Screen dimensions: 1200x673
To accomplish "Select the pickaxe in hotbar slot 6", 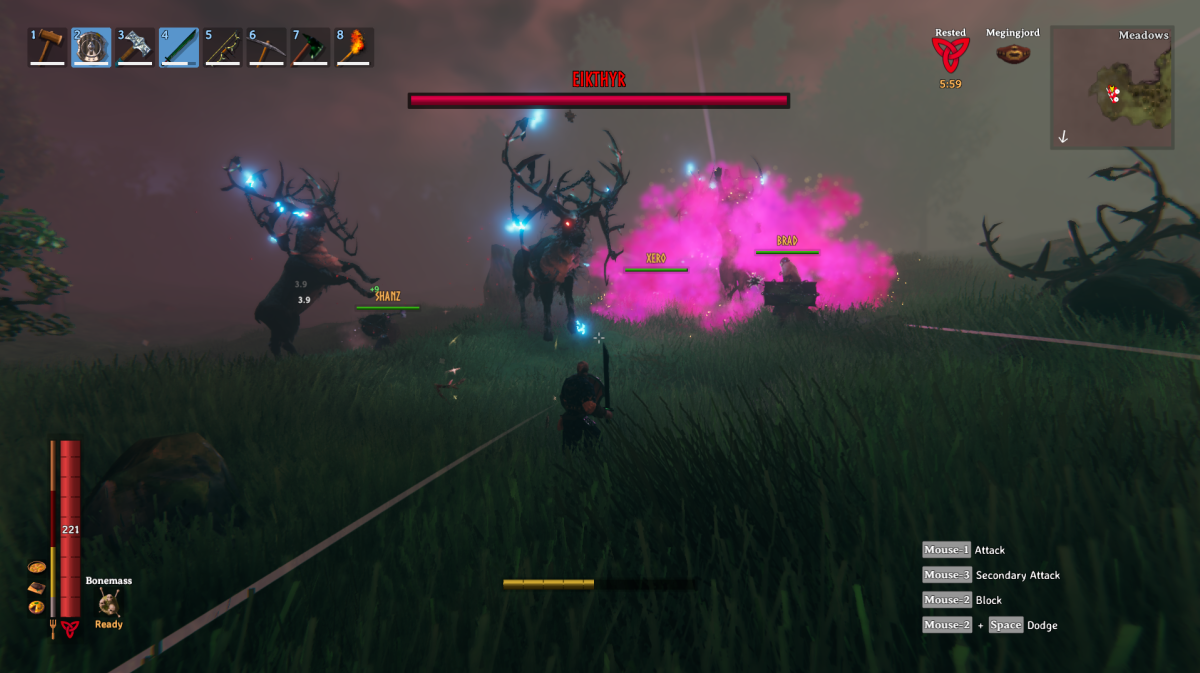I will coord(267,47).
